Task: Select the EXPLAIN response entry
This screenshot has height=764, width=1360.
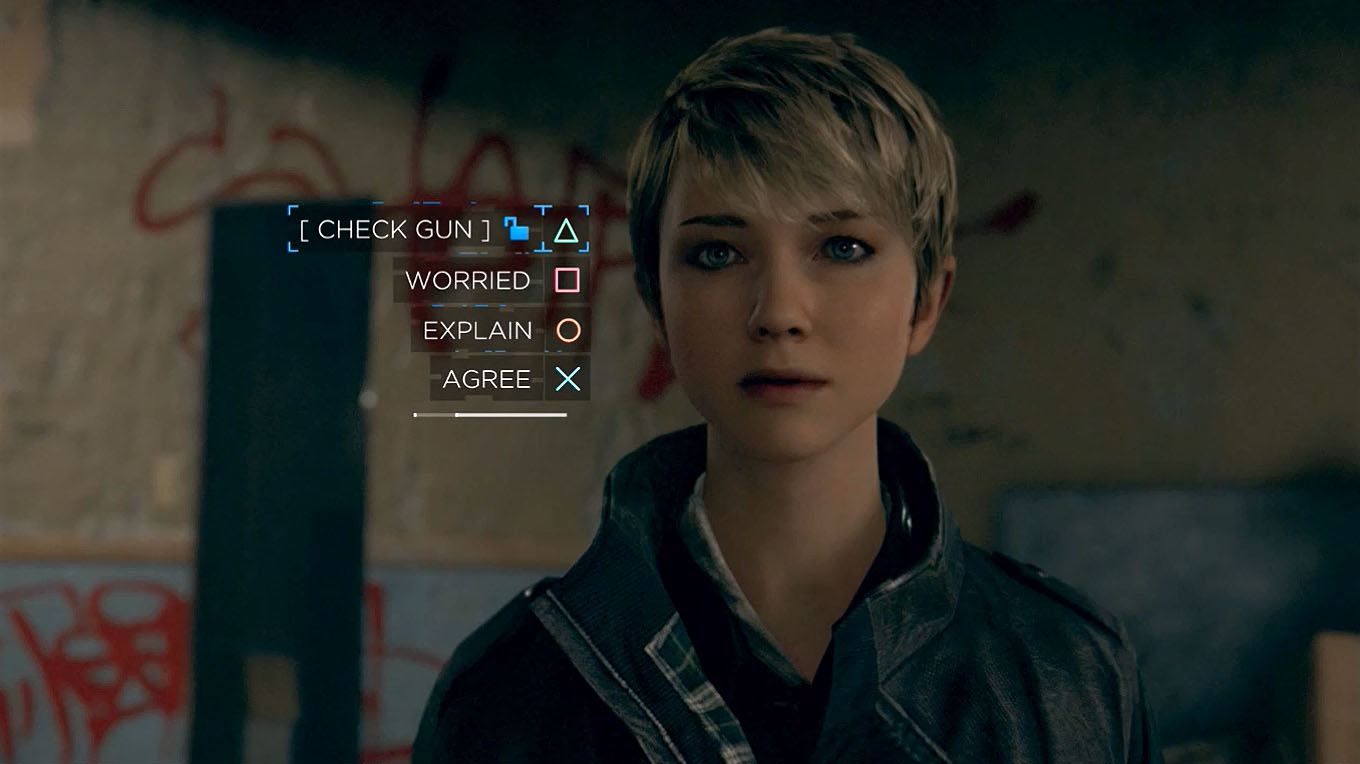Action: 477,330
